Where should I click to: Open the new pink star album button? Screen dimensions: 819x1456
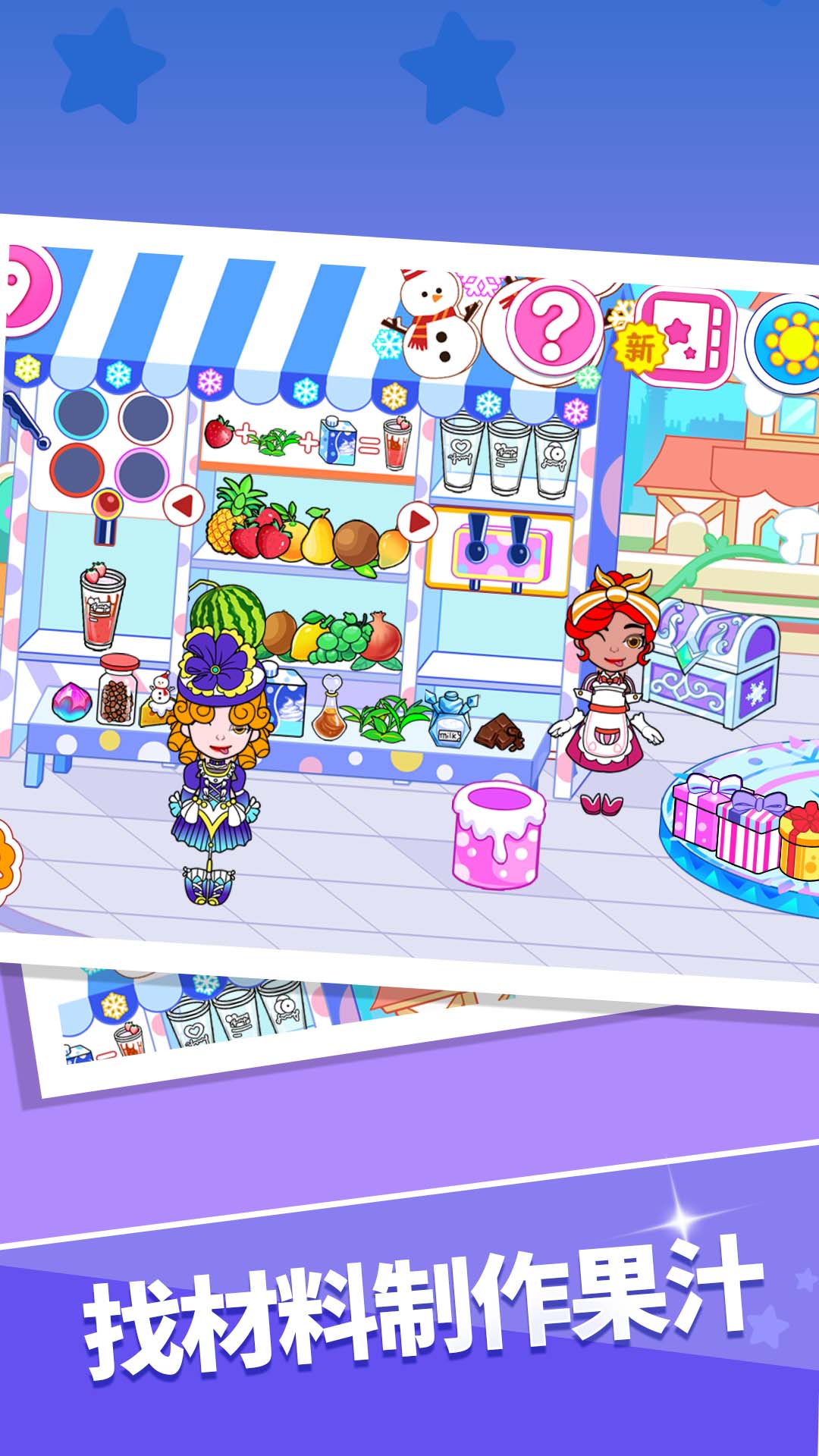coord(686,337)
